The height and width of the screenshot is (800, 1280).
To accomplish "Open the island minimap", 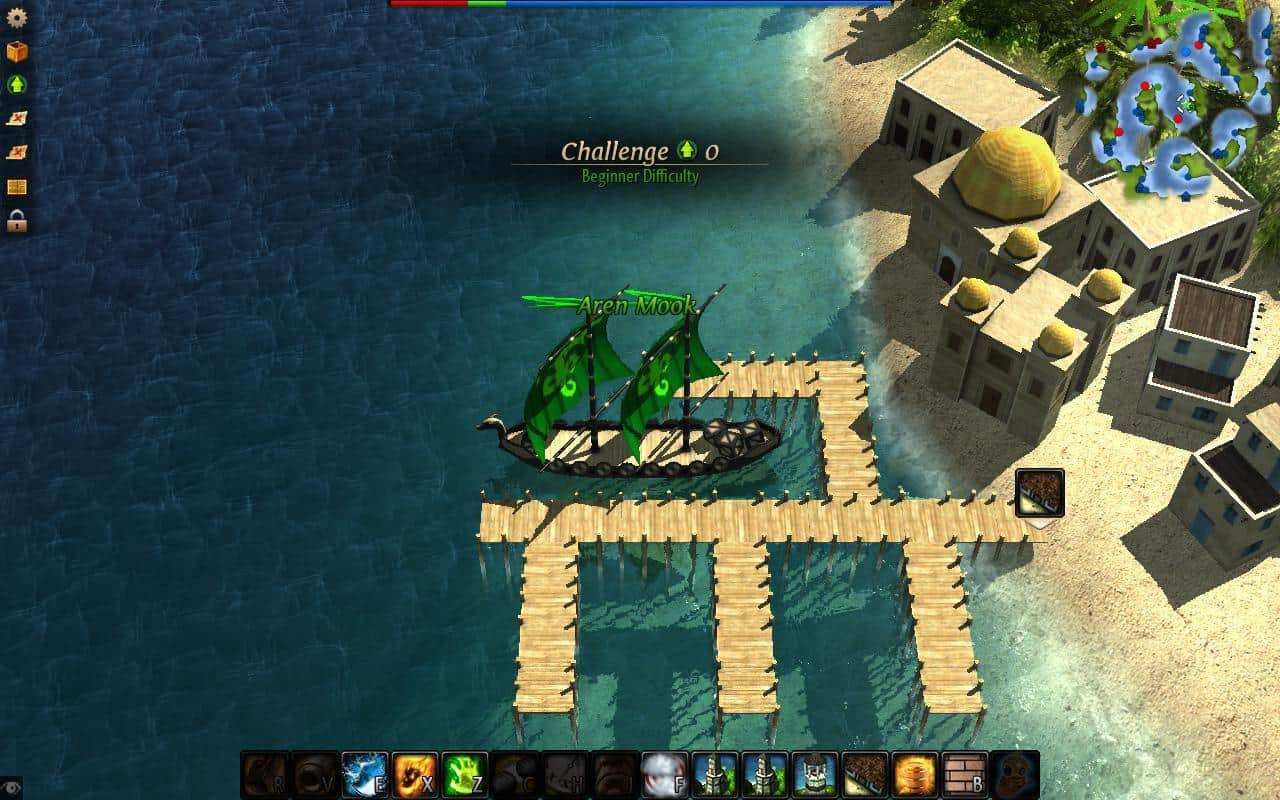I will click(x=1172, y=106).
